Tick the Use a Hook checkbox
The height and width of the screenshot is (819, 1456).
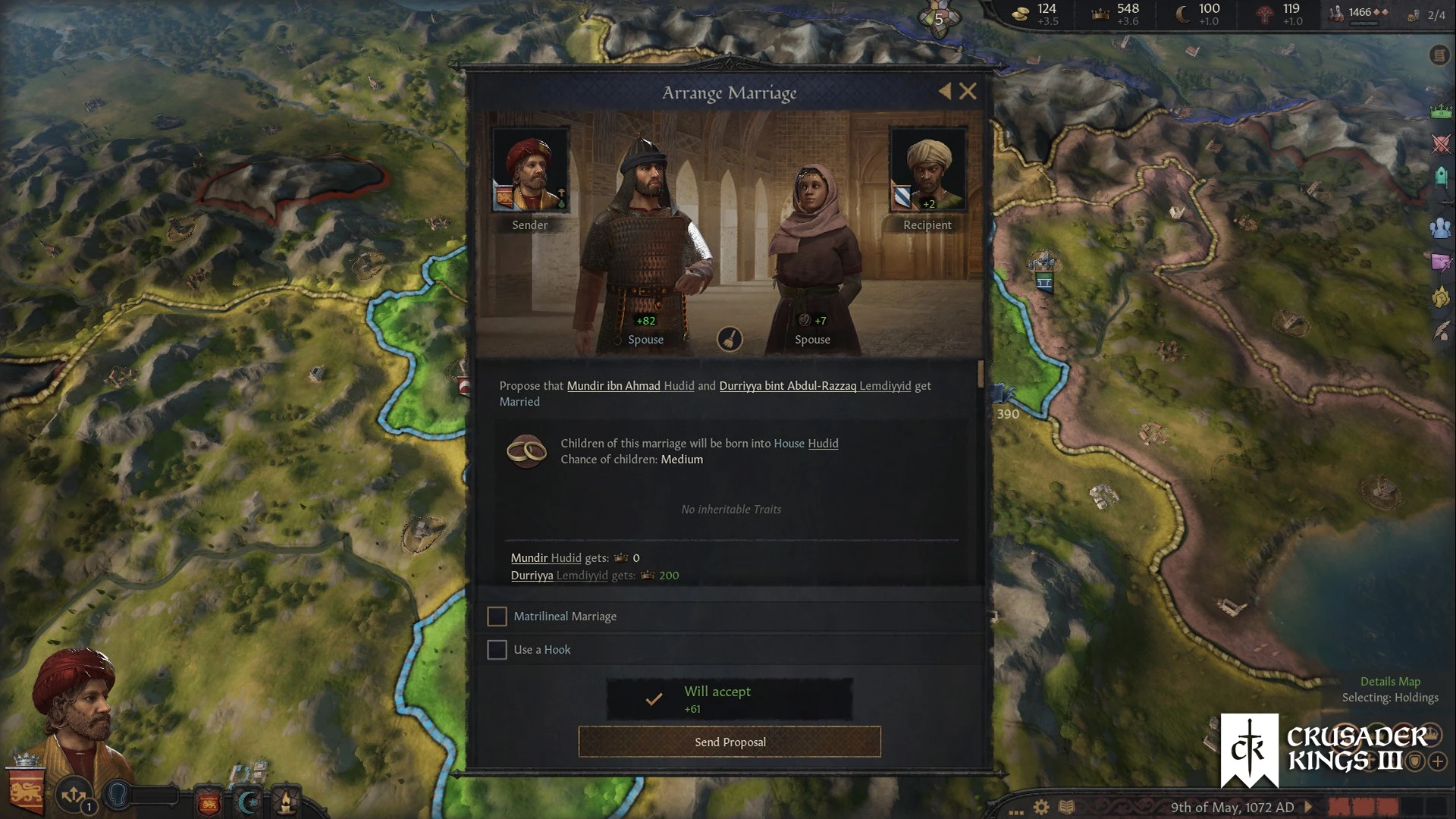(x=497, y=650)
